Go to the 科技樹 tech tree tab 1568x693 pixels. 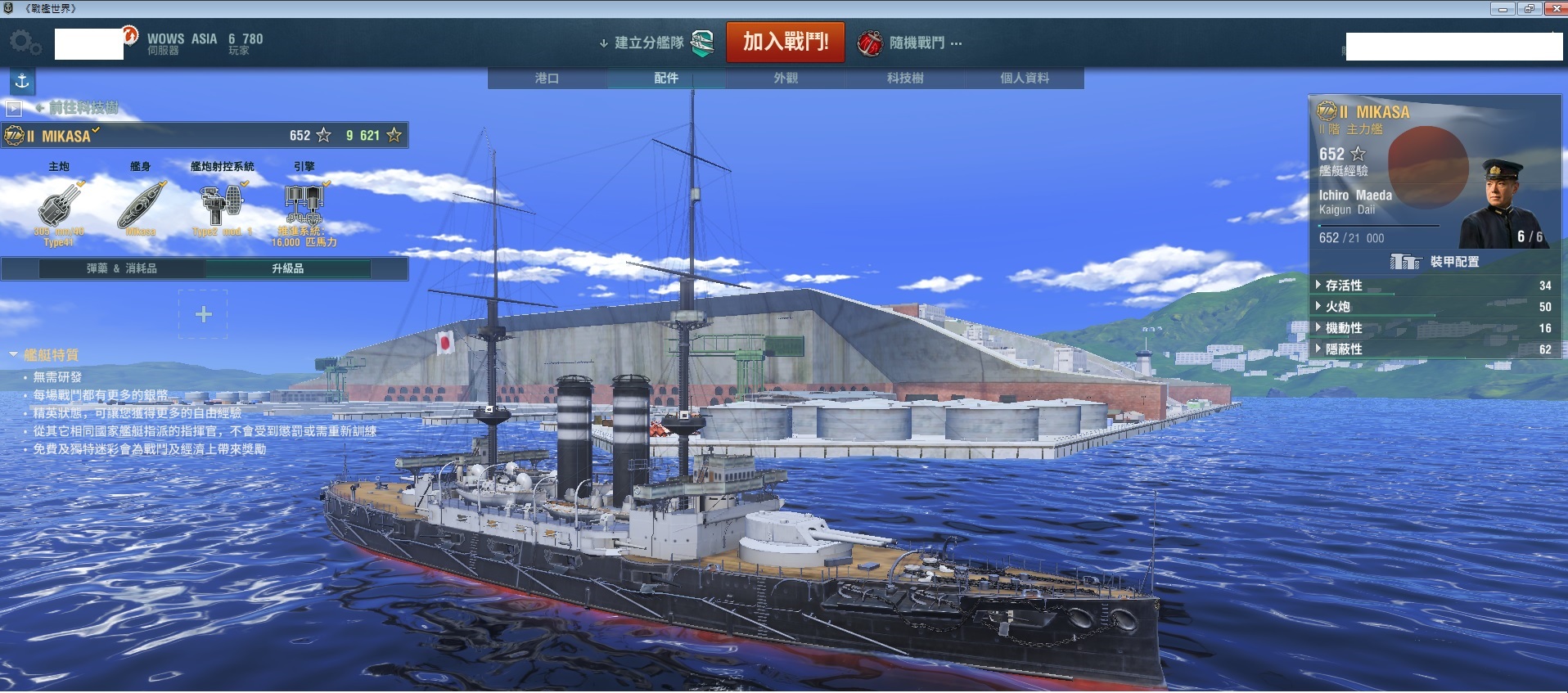[905, 79]
